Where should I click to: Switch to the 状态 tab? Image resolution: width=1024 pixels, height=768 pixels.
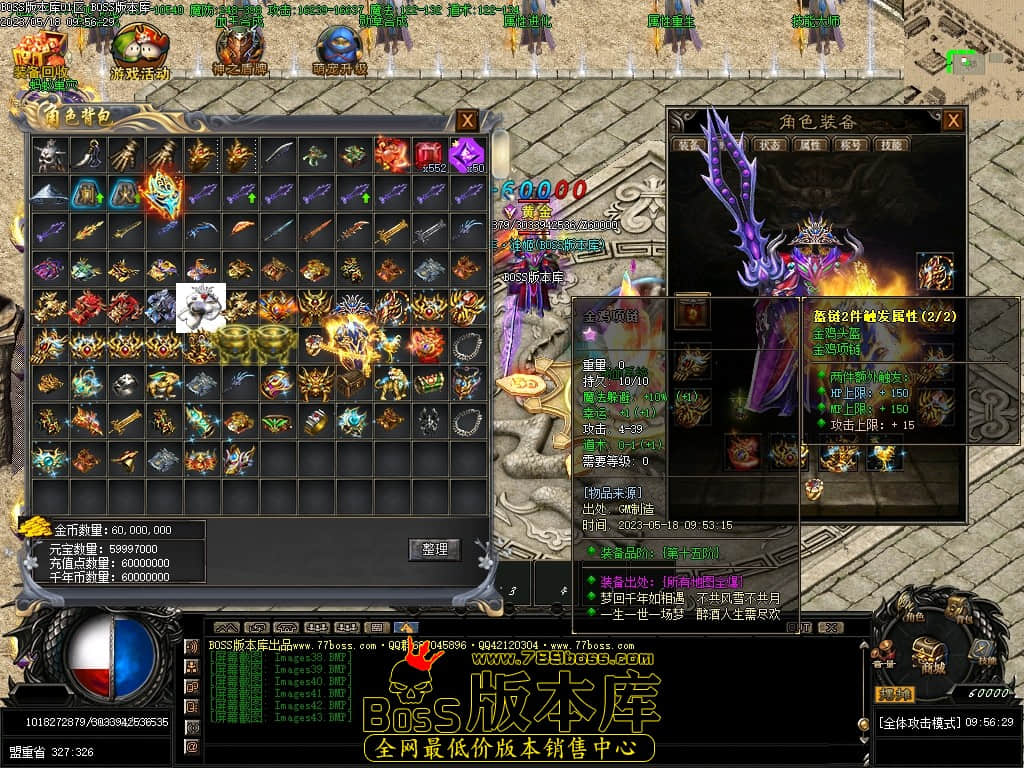[770, 145]
